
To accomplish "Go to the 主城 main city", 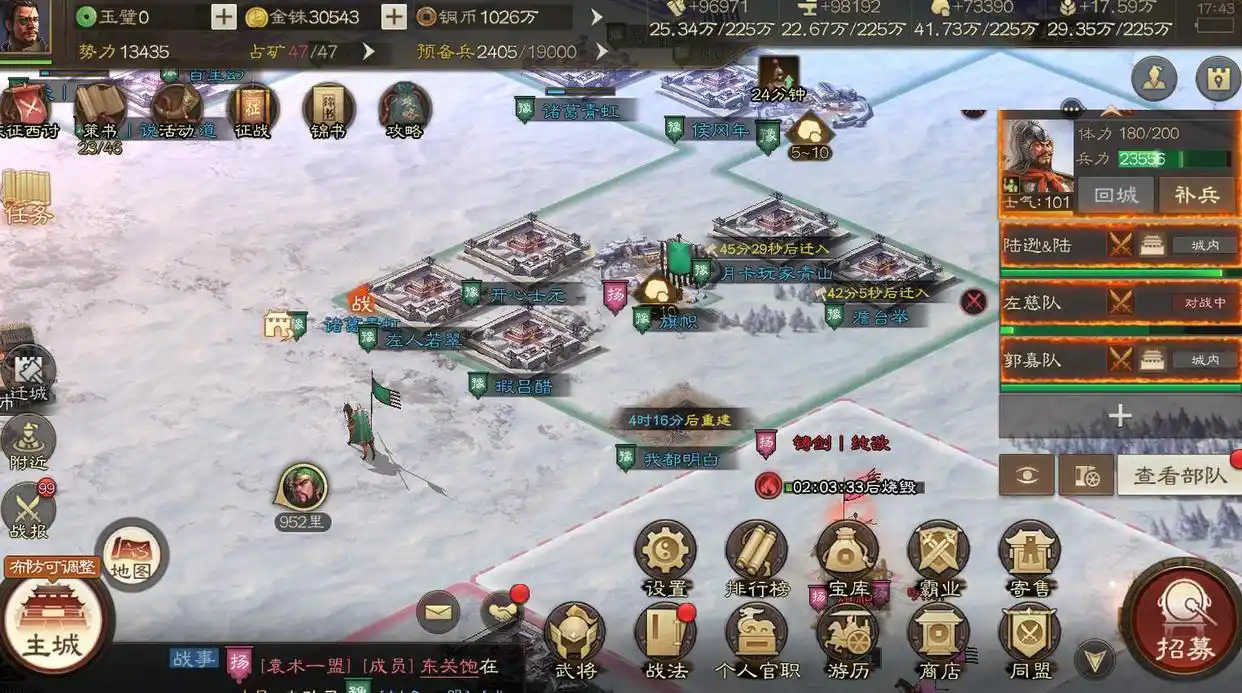I will [52, 622].
